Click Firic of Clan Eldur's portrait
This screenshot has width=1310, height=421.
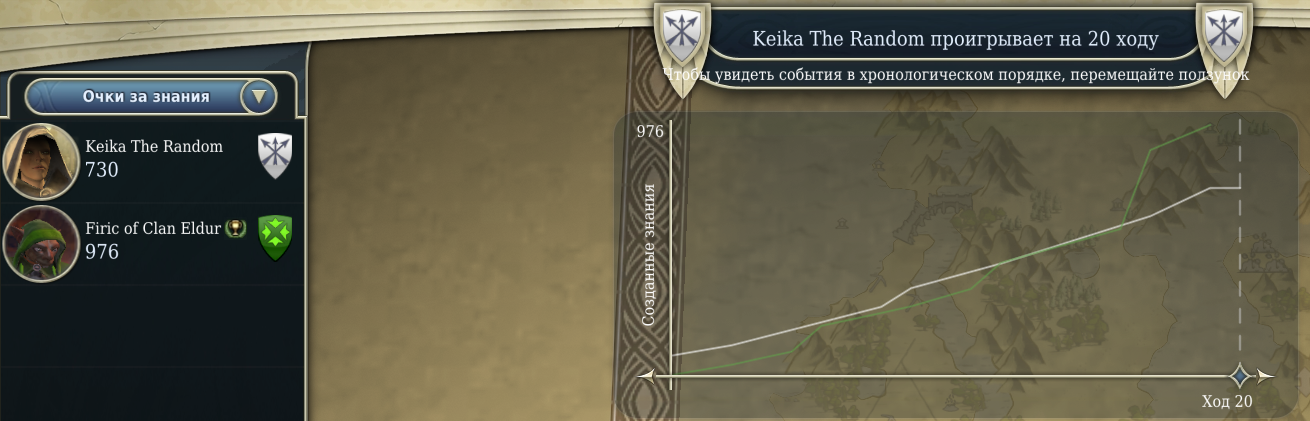(x=41, y=243)
